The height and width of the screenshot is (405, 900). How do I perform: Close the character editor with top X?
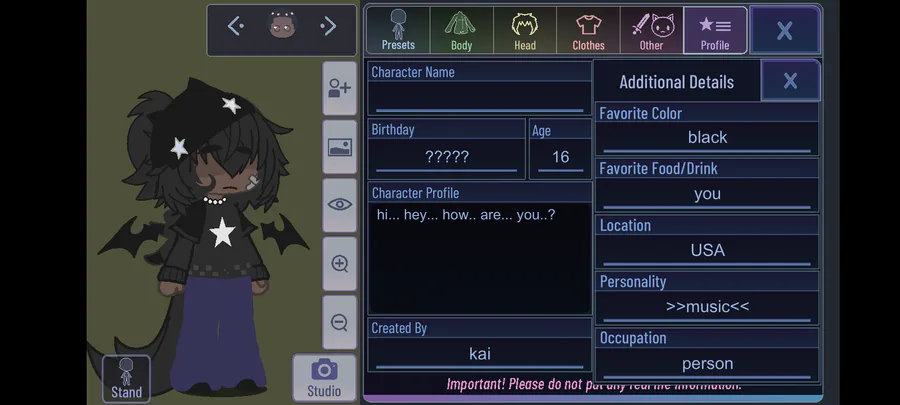[x=785, y=31]
